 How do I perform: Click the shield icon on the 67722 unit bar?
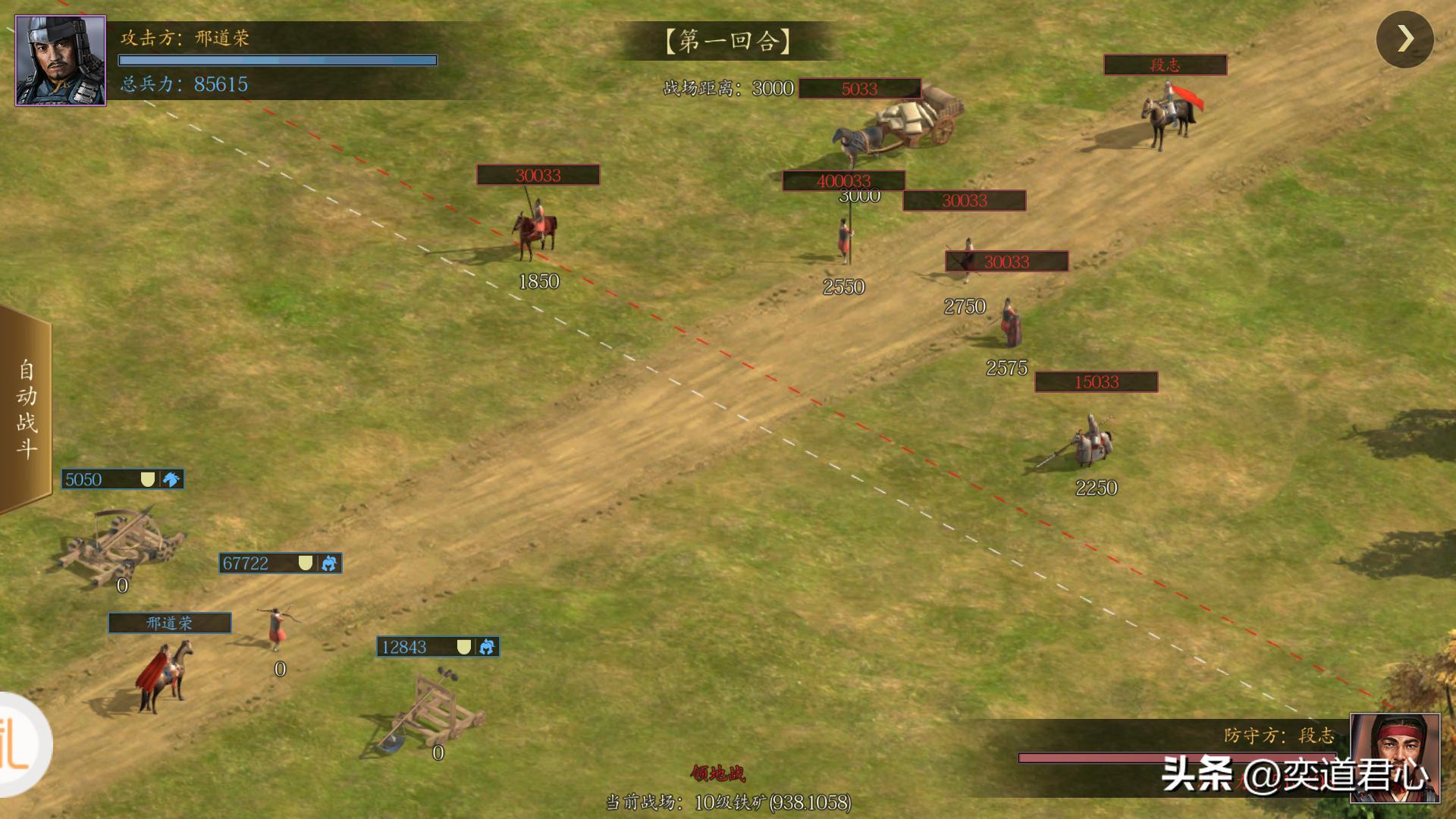point(306,563)
